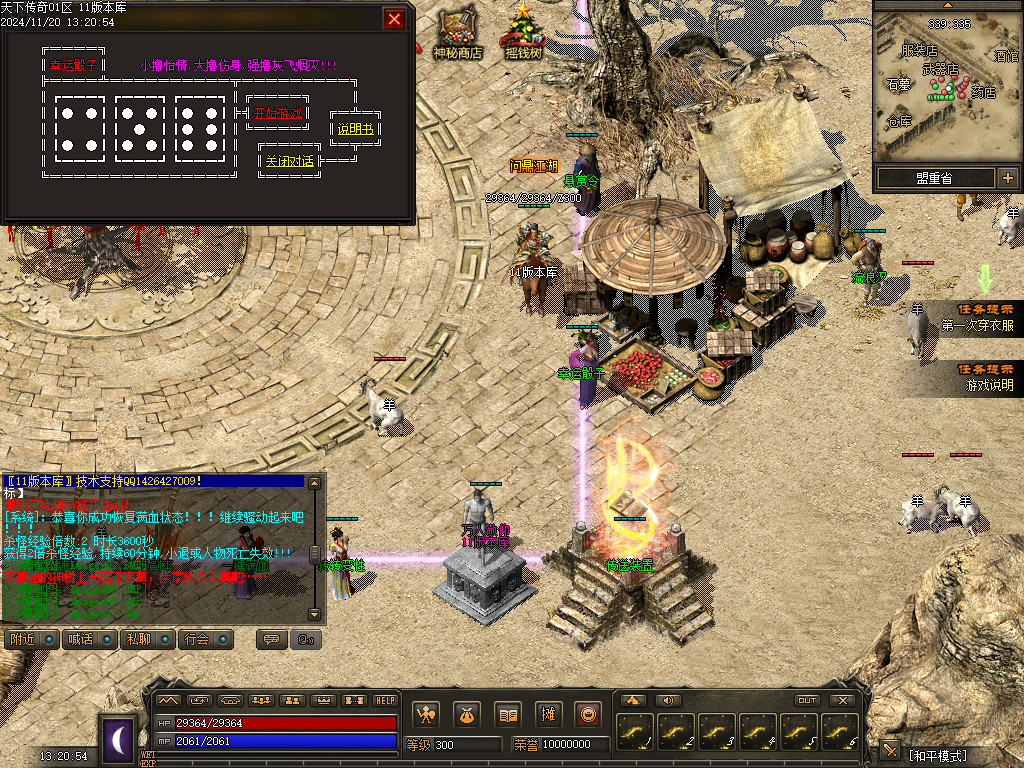The width and height of the screenshot is (1024, 768).
Task: Open the HELP button on the bottom bar
Action: click(385, 700)
